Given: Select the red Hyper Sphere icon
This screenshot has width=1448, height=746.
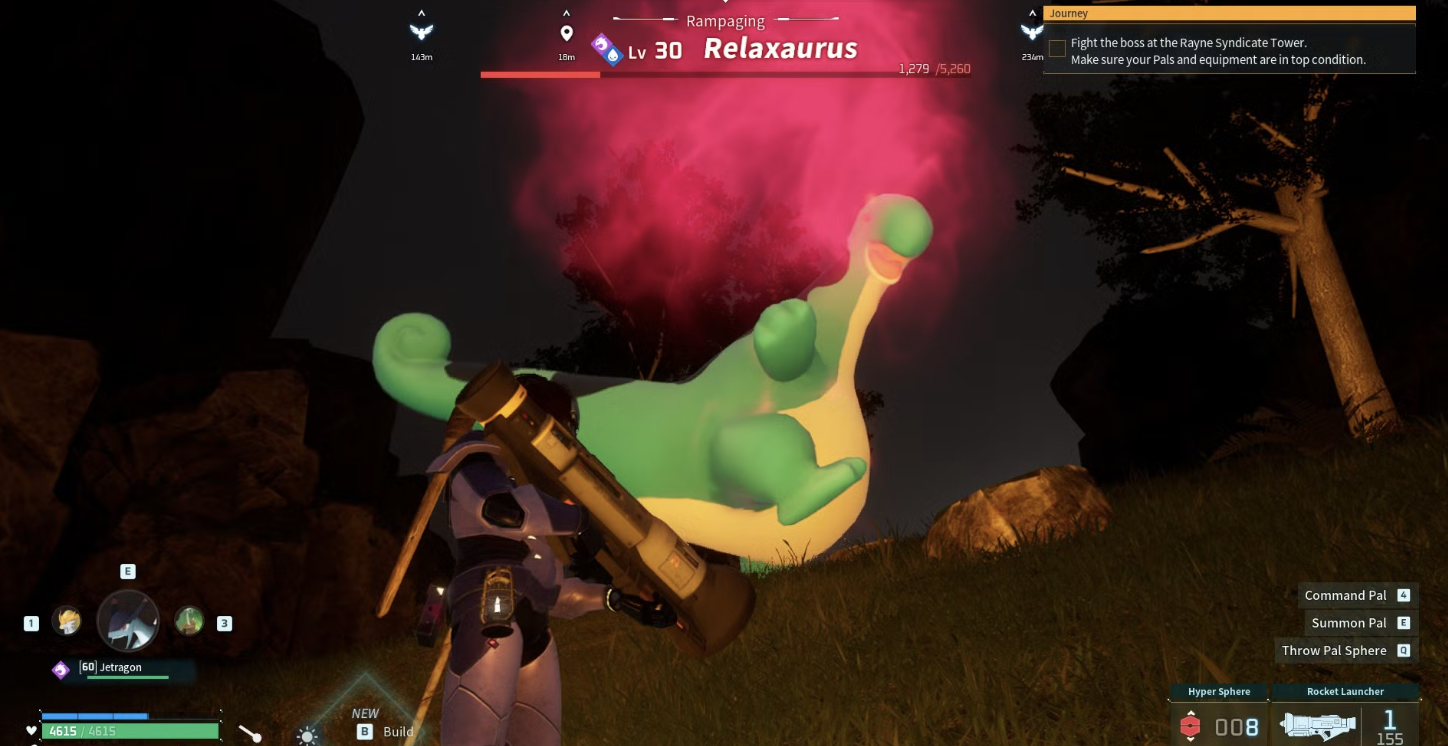Looking at the screenshot, I should tap(1190, 726).
